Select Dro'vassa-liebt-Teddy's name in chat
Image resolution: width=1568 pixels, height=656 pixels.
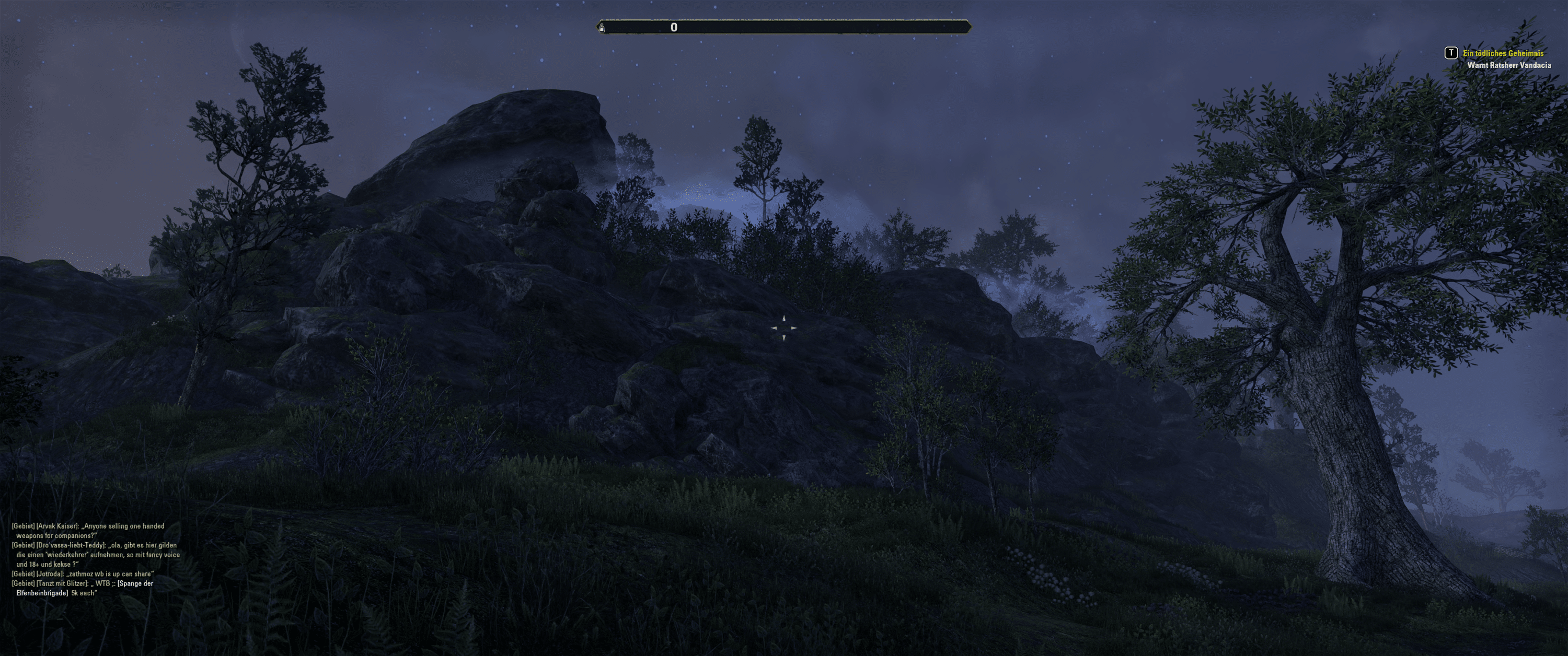click(x=71, y=546)
